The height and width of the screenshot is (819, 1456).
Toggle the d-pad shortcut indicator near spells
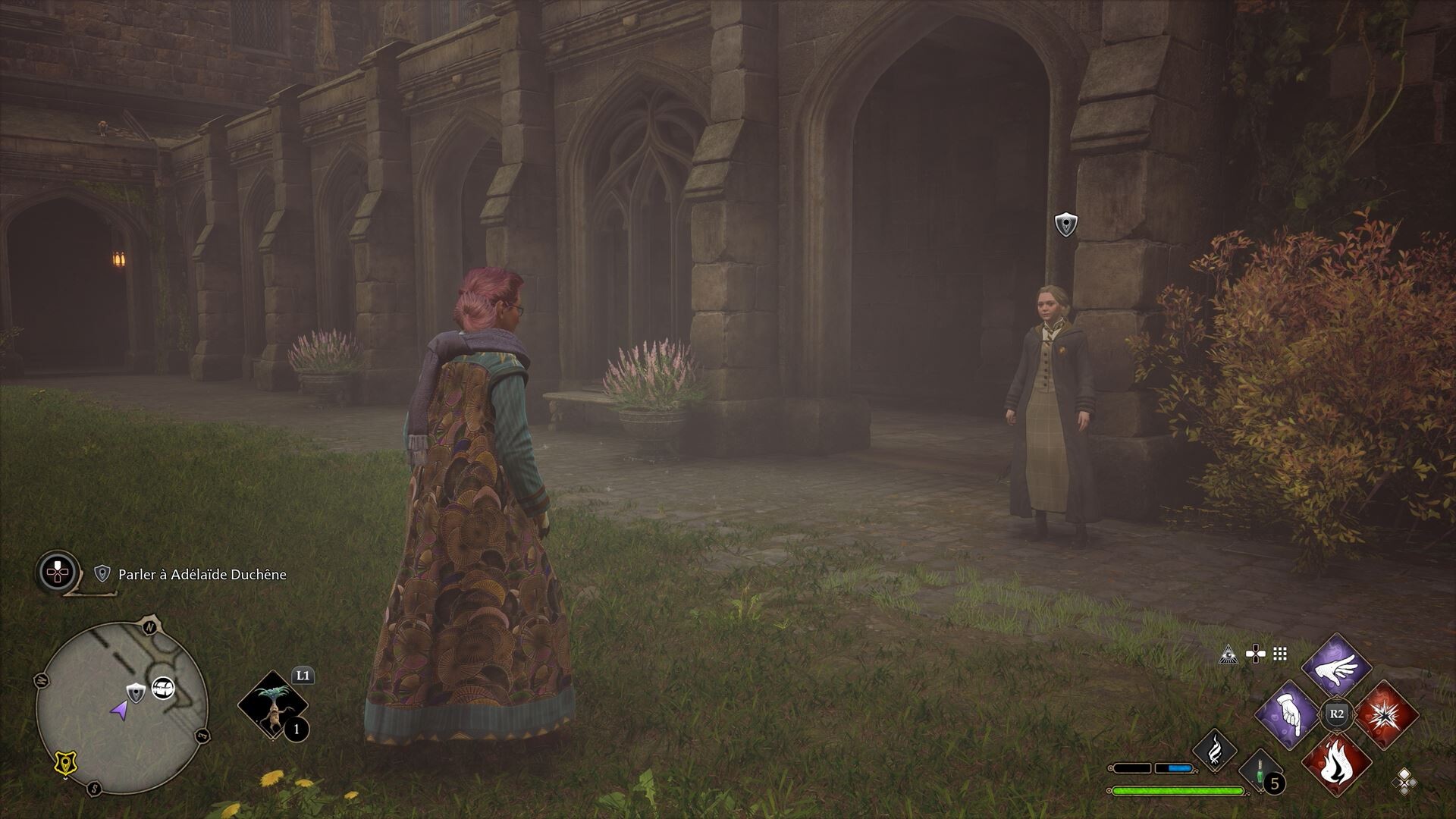(1256, 653)
